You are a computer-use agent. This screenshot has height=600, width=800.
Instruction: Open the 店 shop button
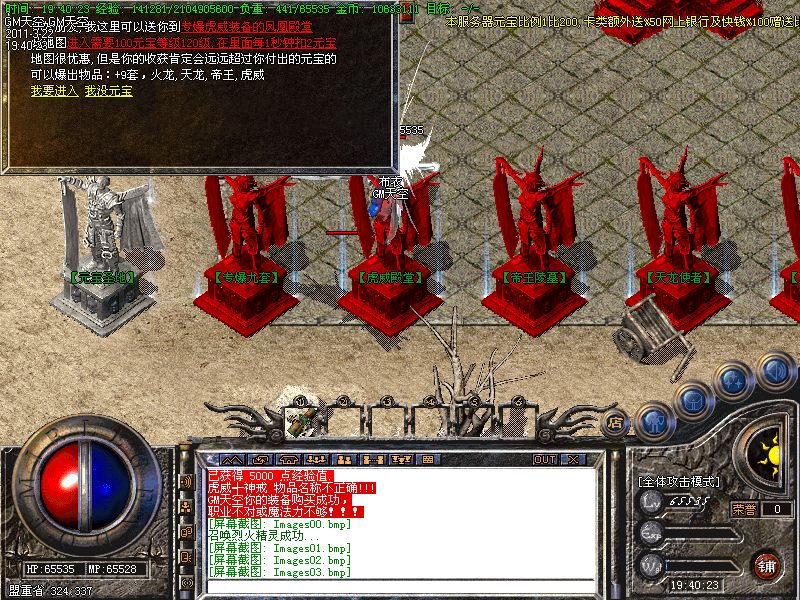[x=616, y=423]
